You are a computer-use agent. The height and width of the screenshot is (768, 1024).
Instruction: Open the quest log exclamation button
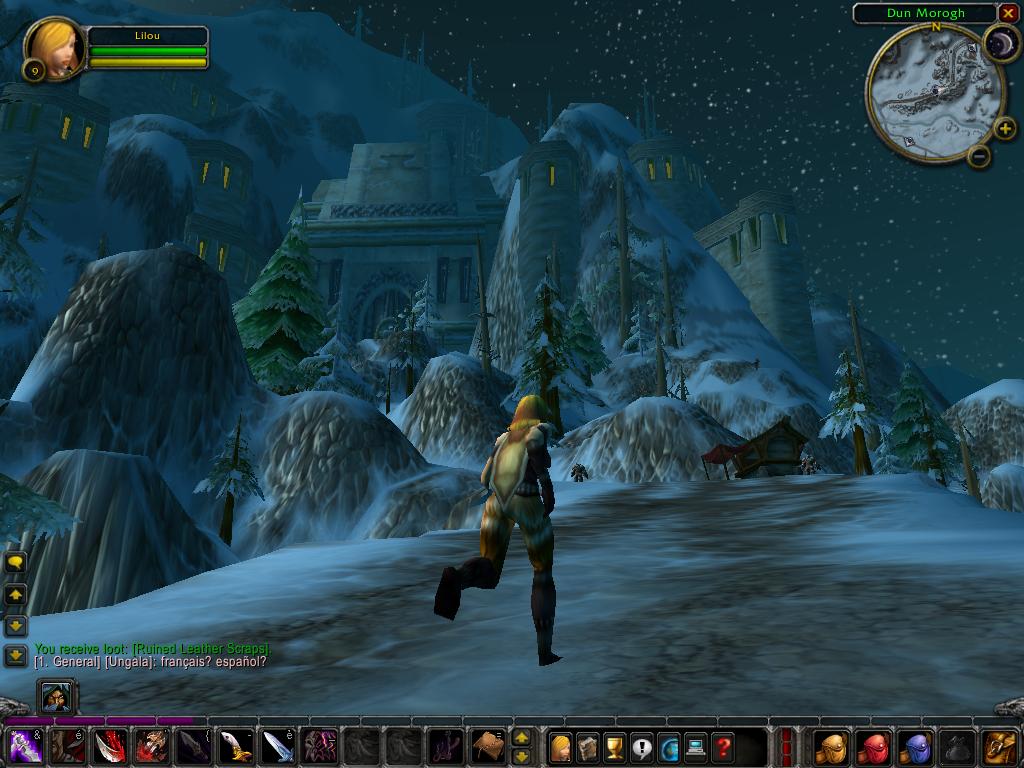click(642, 747)
